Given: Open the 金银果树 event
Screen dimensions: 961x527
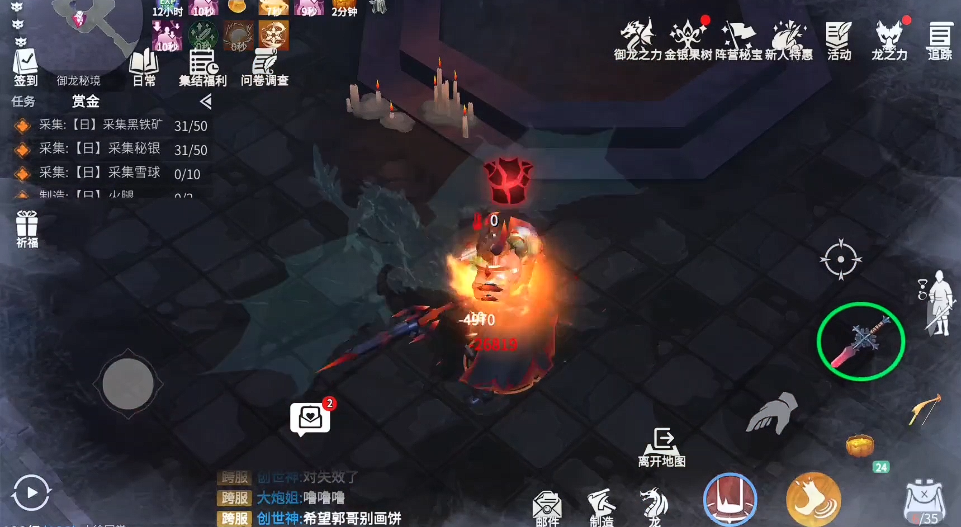Looking at the screenshot, I should (688, 40).
